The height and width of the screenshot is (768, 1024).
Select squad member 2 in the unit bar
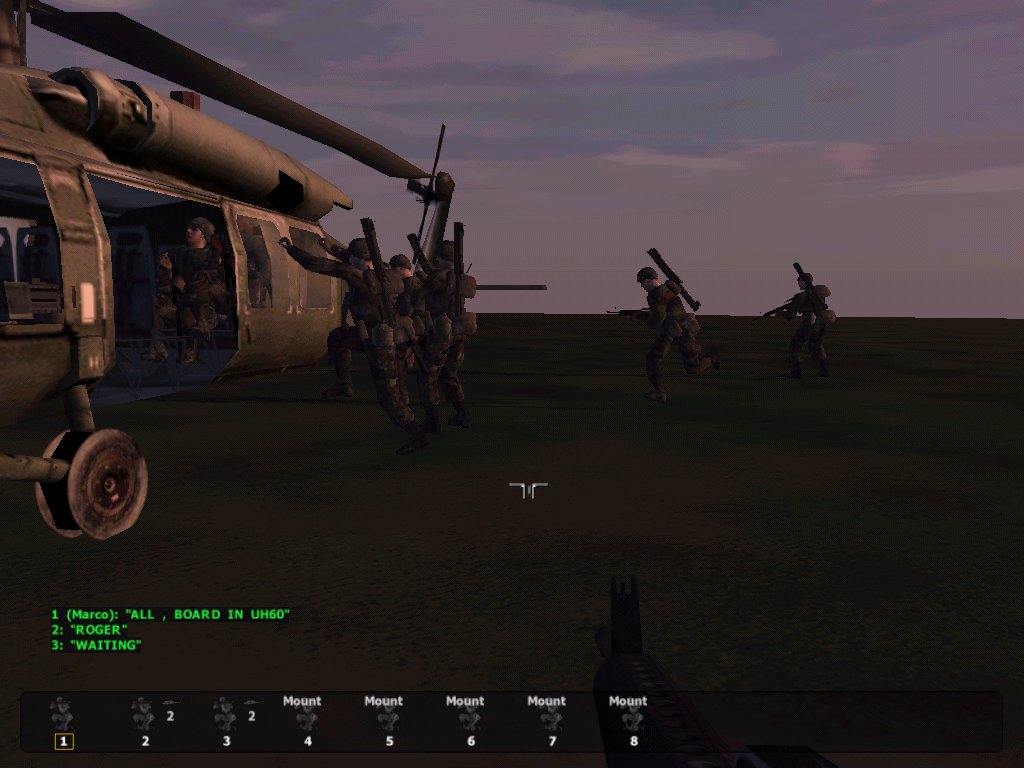pyautogui.click(x=144, y=716)
